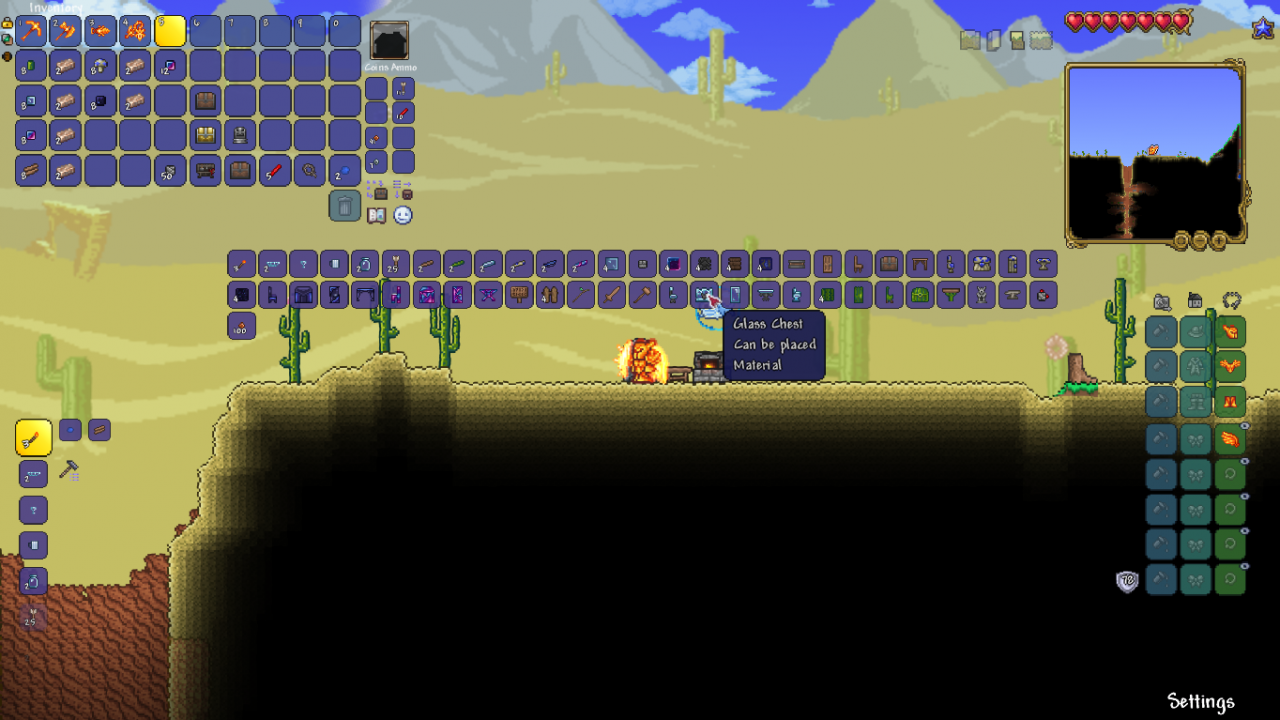Select the Glass Chest in the crafting list
This screenshot has height=720, width=1280.
pyautogui.click(x=706, y=294)
